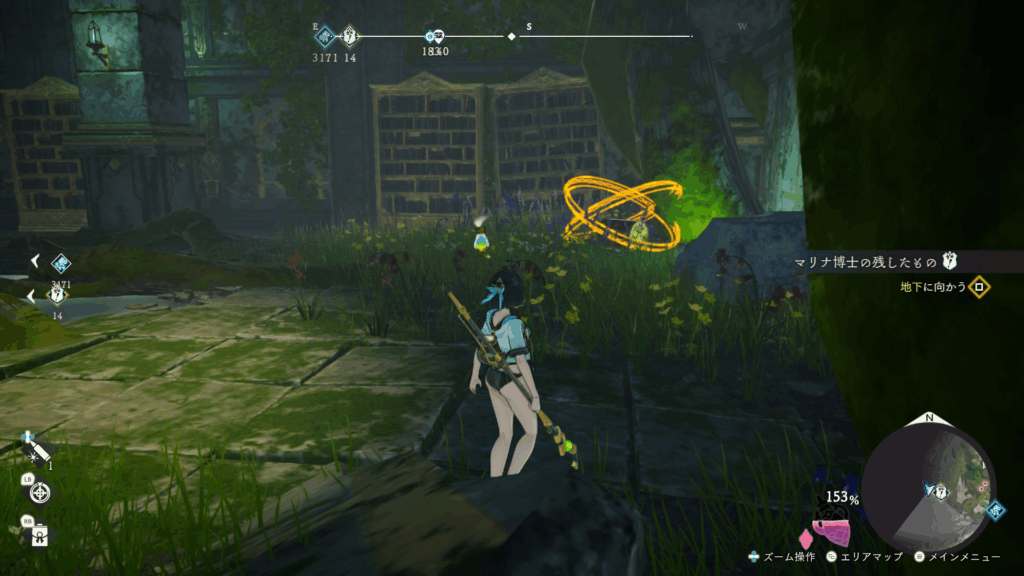Click the quest marker on the minimap
This screenshot has width=1024, height=576.
(939, 490)
